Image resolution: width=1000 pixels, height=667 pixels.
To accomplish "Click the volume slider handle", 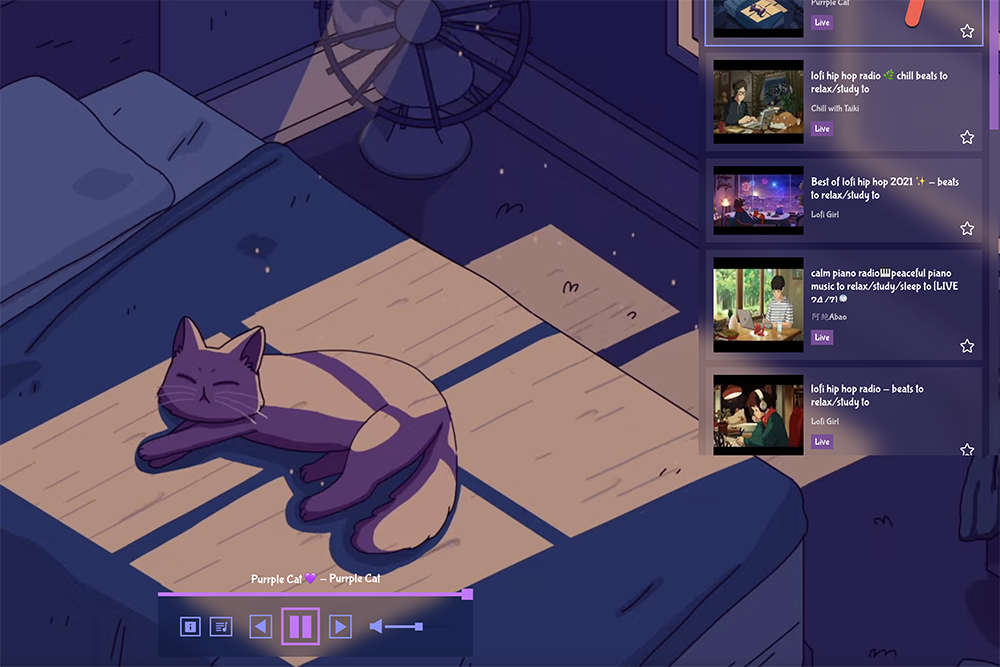I will pos(419,627).
